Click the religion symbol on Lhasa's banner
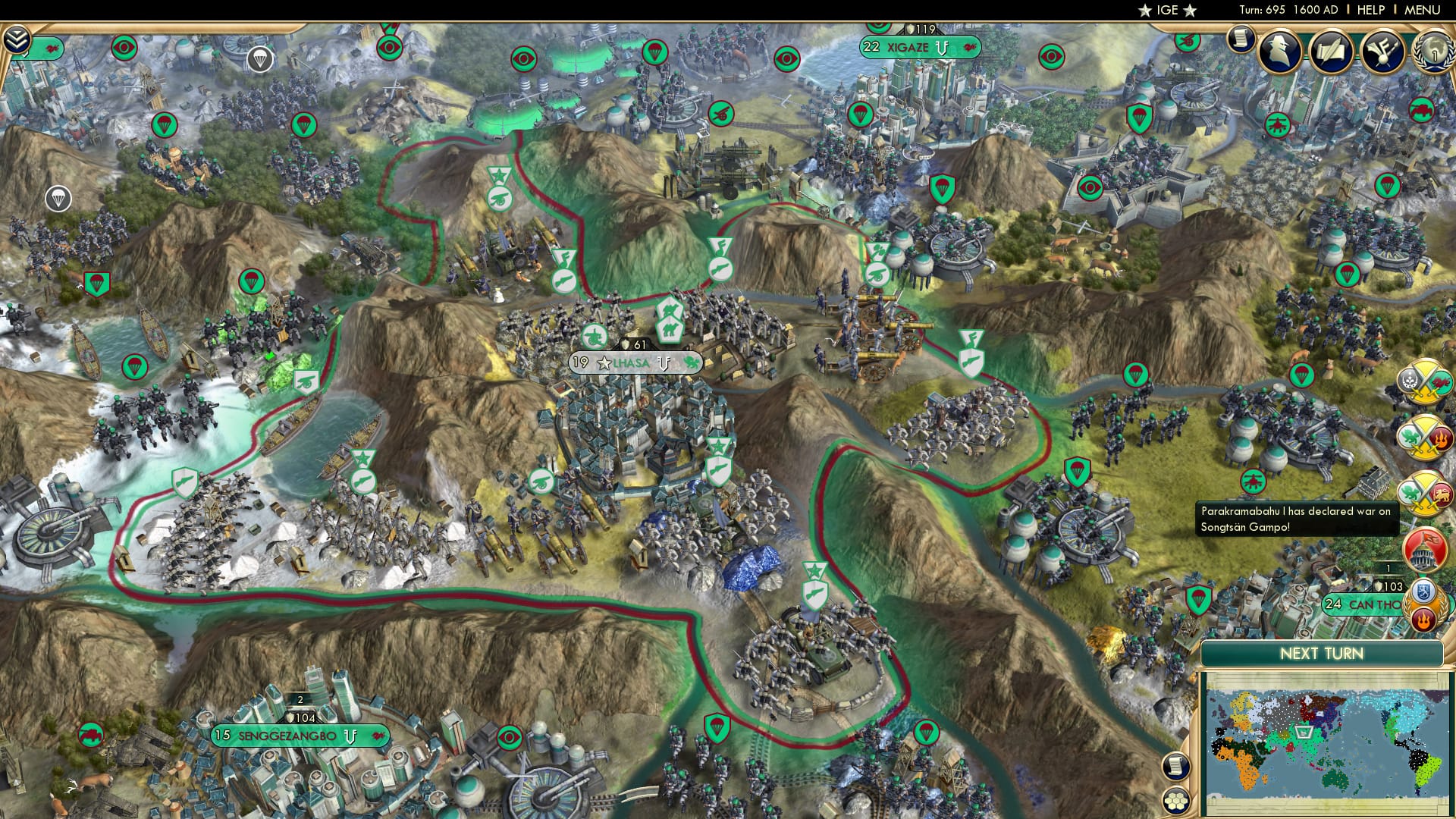The width and height of the screenshot is (1456, 819). pyautogui.click(x=664, y=364)
